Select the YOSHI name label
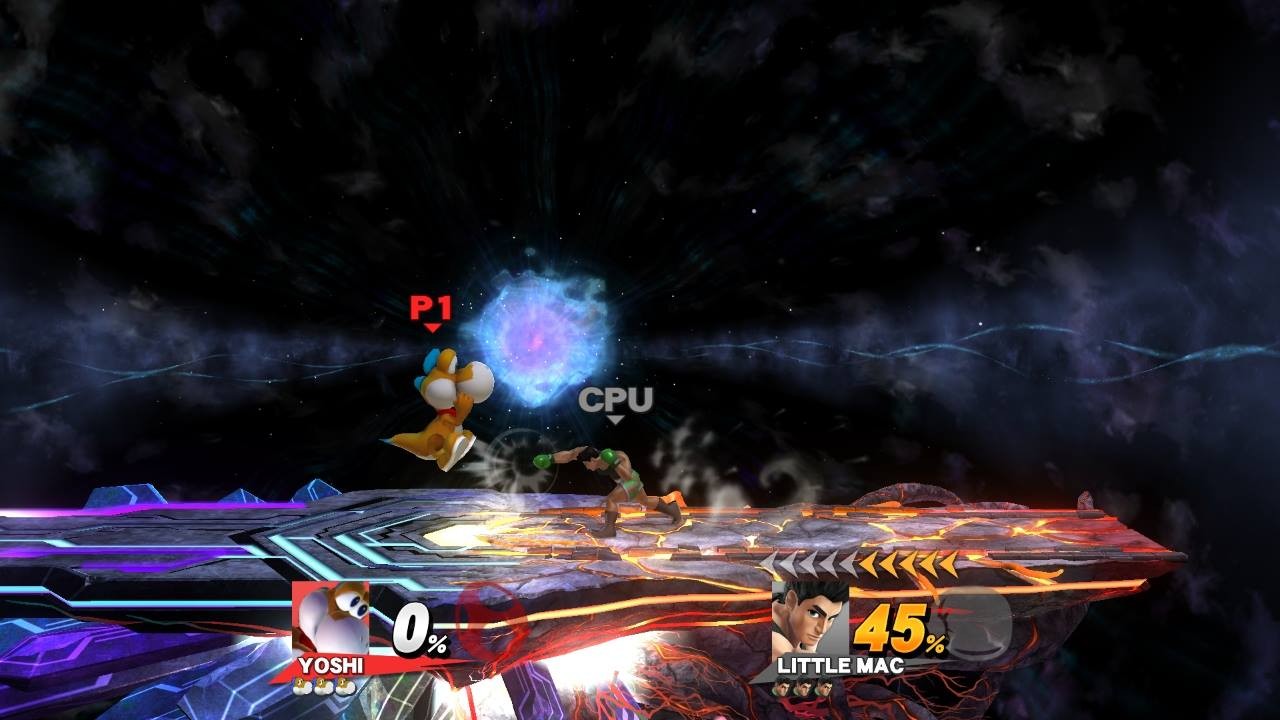 (331, 663)
